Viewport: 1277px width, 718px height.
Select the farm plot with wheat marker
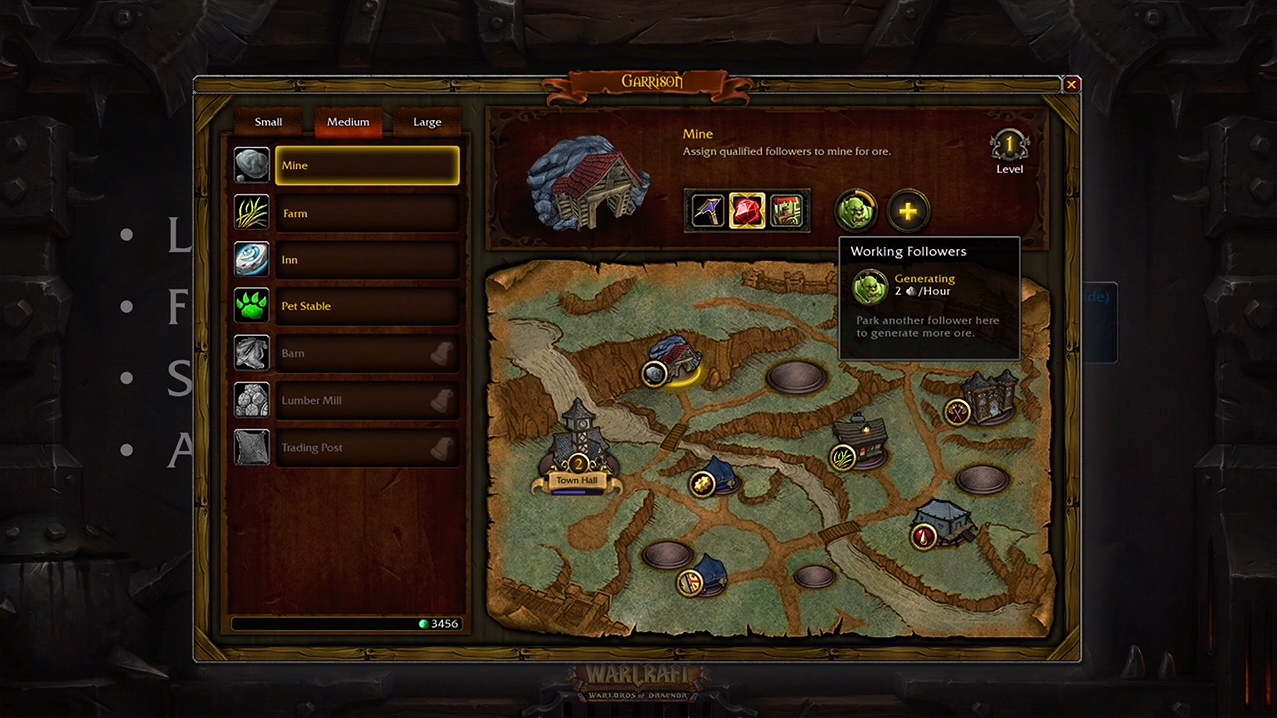point(843,457)
